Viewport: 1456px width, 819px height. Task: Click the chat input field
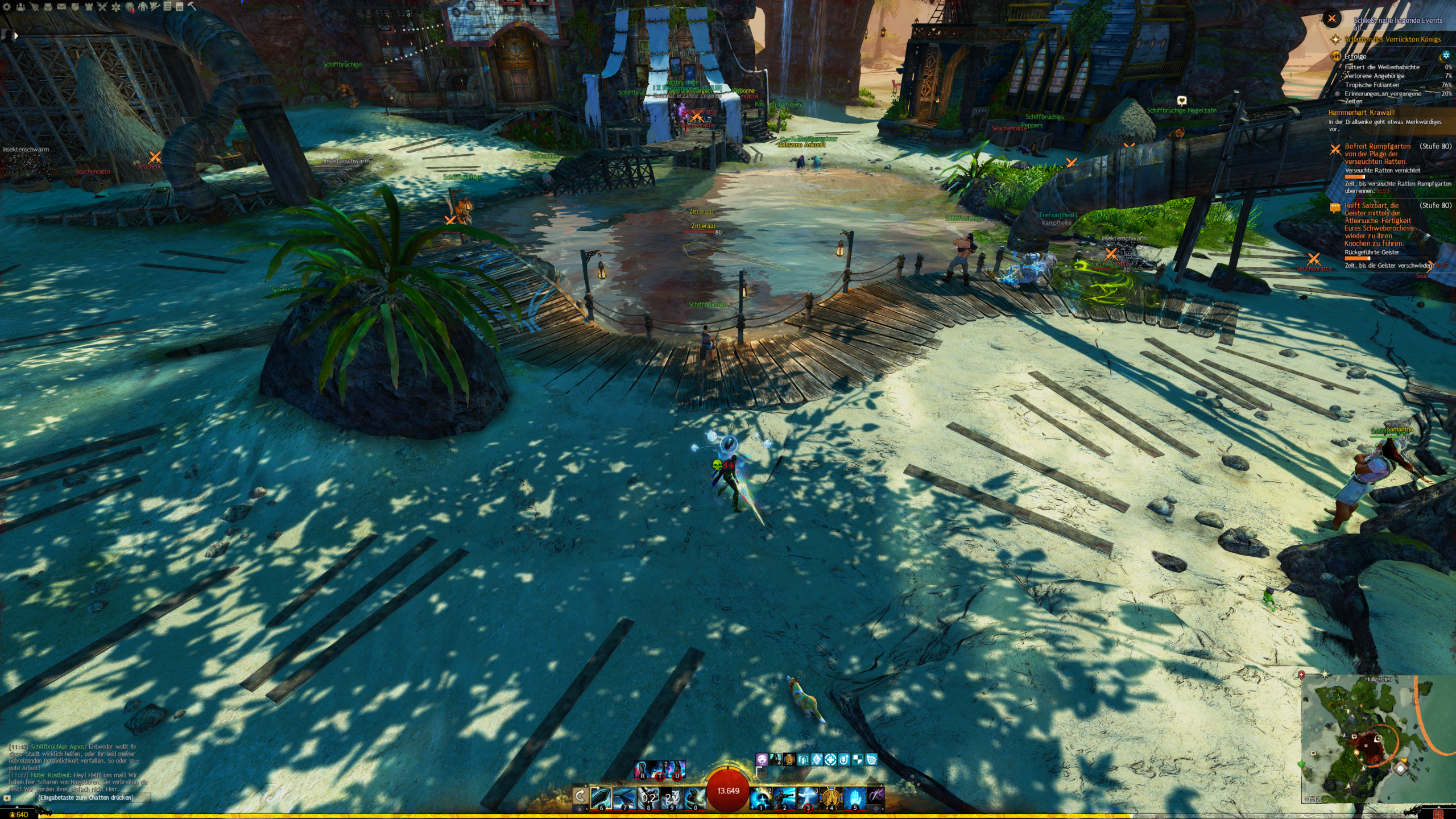point(85,797)
